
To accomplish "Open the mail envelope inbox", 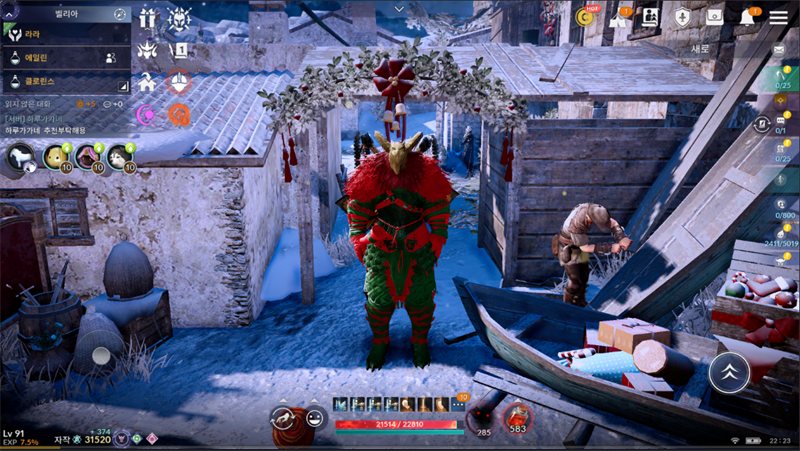I will pos(780,49).
